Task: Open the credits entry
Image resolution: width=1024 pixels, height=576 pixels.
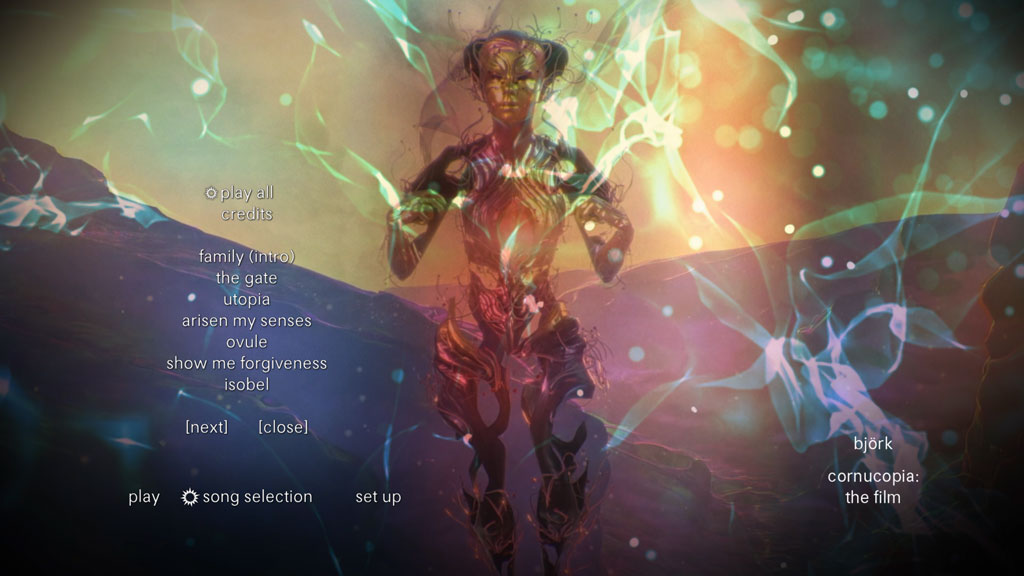Action: coord(247,214)
